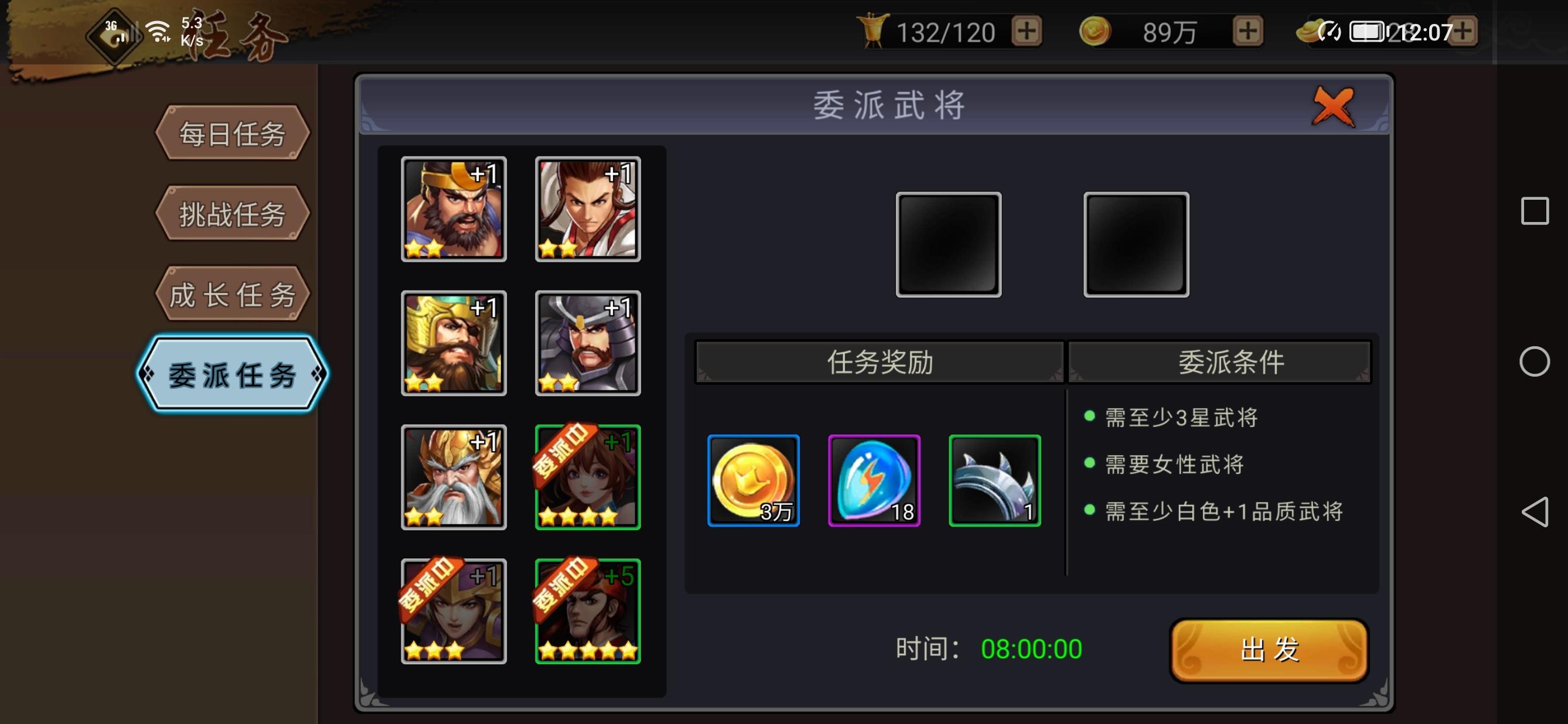Inspect the spiked ring x1 reward item

pyautogui.click(x=994, y=481)
